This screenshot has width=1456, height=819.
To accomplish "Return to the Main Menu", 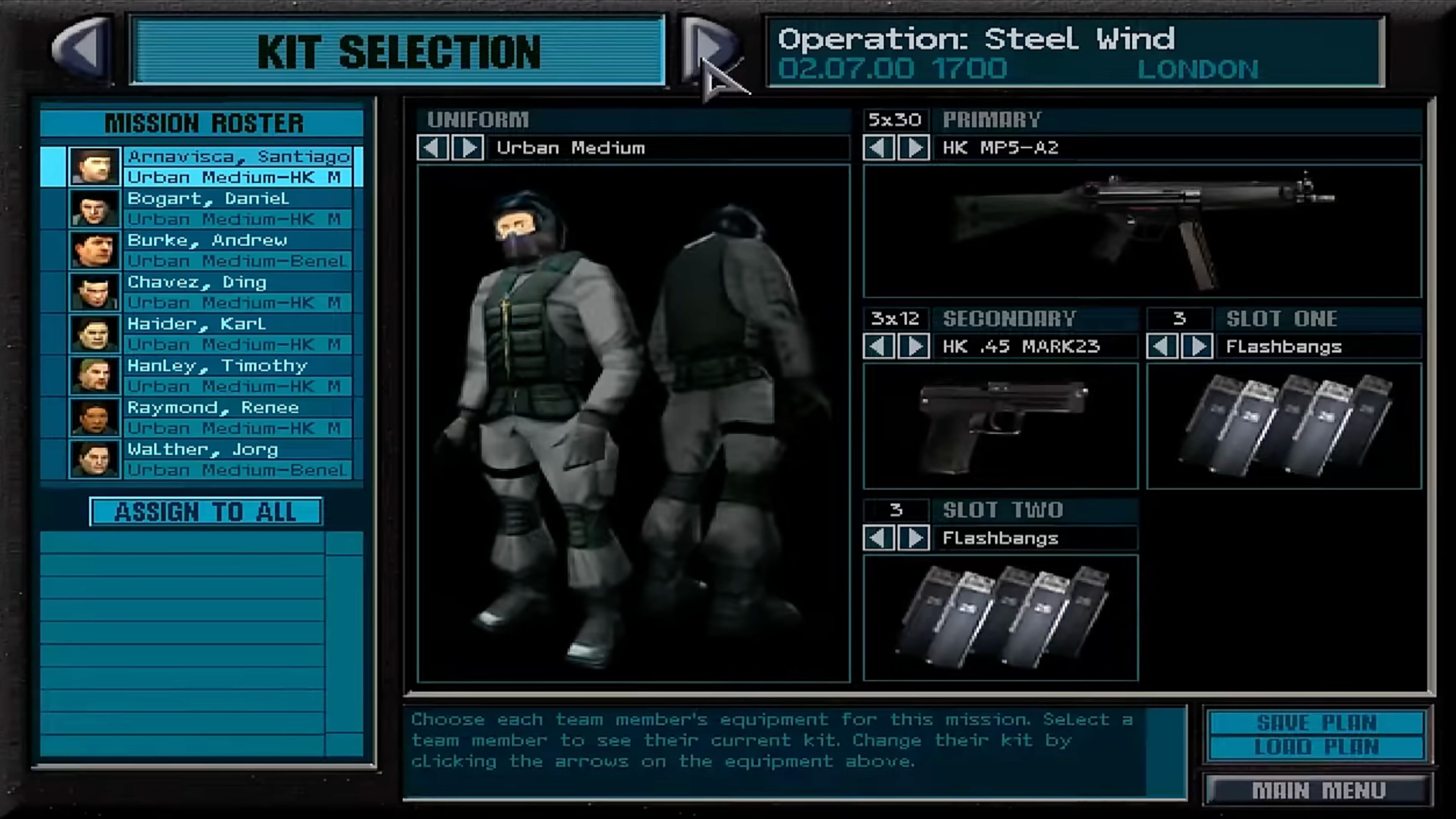I will coord(1318,790).
